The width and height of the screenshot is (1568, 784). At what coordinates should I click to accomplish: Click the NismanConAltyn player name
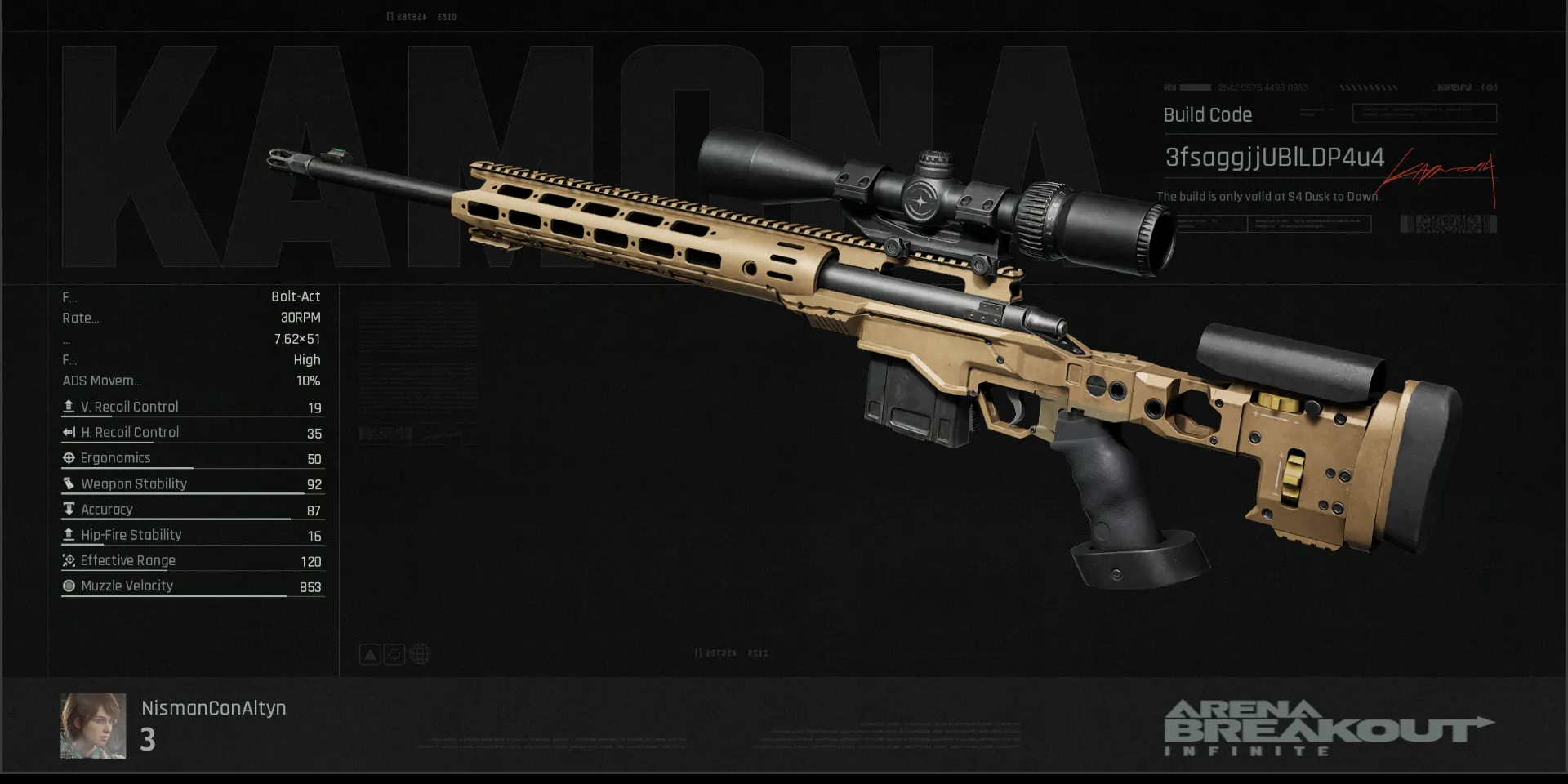click(214, 708)
